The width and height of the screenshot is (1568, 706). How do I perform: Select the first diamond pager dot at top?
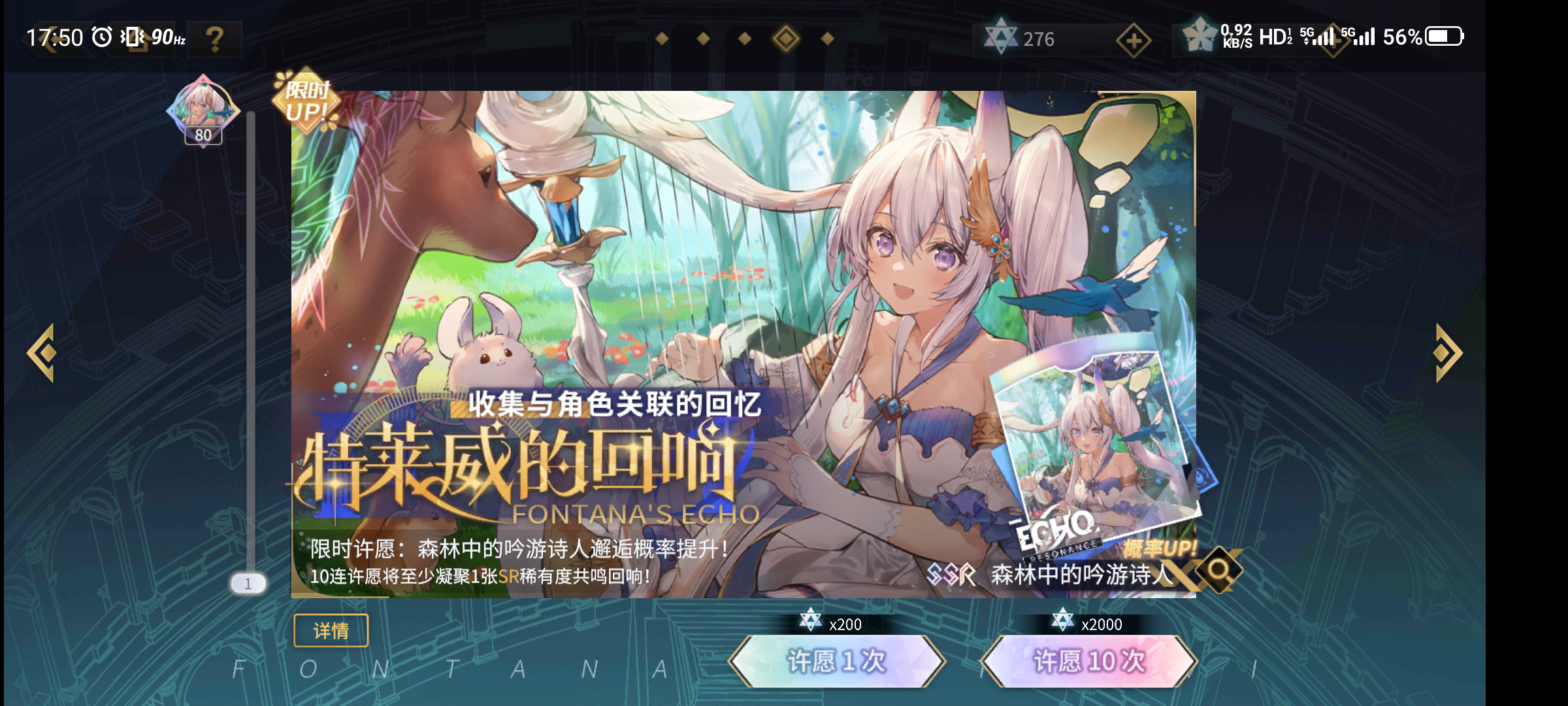663,38
